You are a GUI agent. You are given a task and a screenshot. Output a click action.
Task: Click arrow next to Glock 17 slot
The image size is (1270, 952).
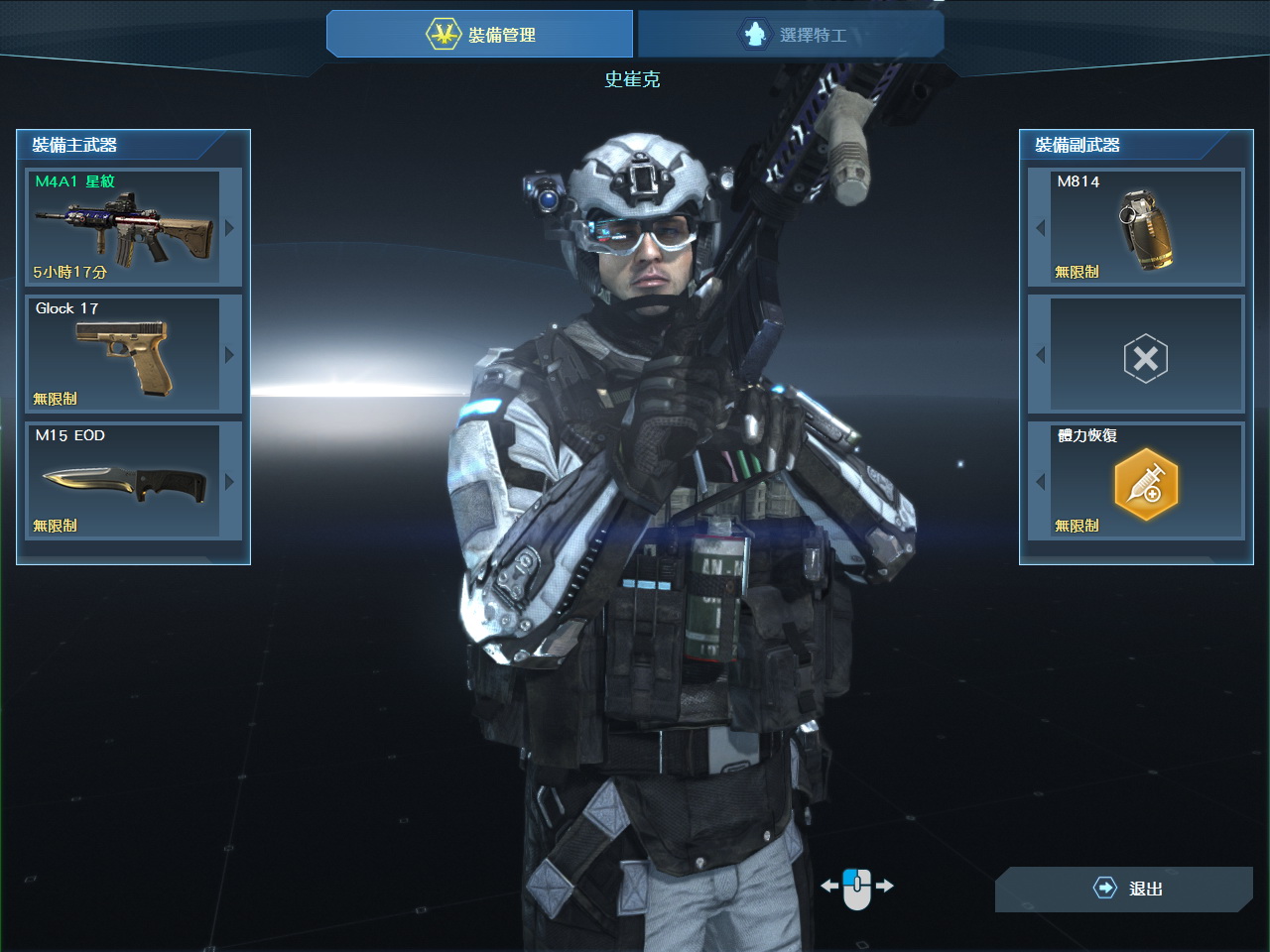pyautogui.click(x=230, y=355)
